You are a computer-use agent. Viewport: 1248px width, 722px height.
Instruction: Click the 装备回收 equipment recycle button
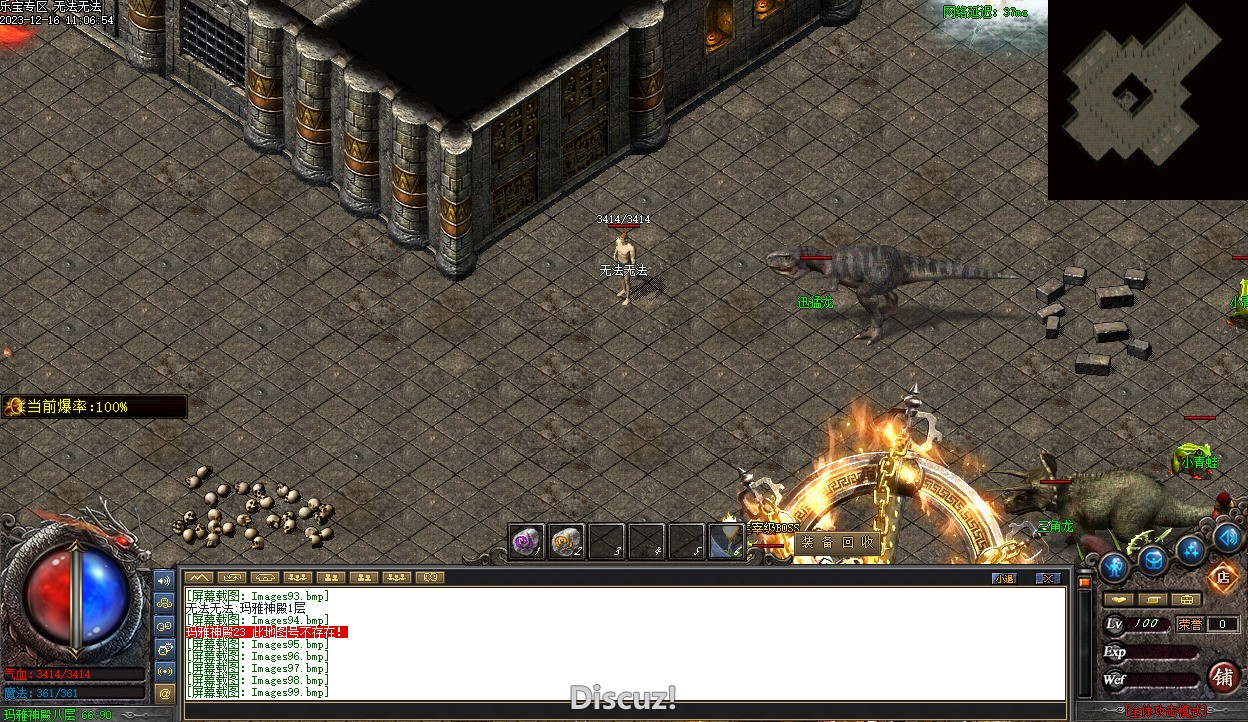coord(837,543)
